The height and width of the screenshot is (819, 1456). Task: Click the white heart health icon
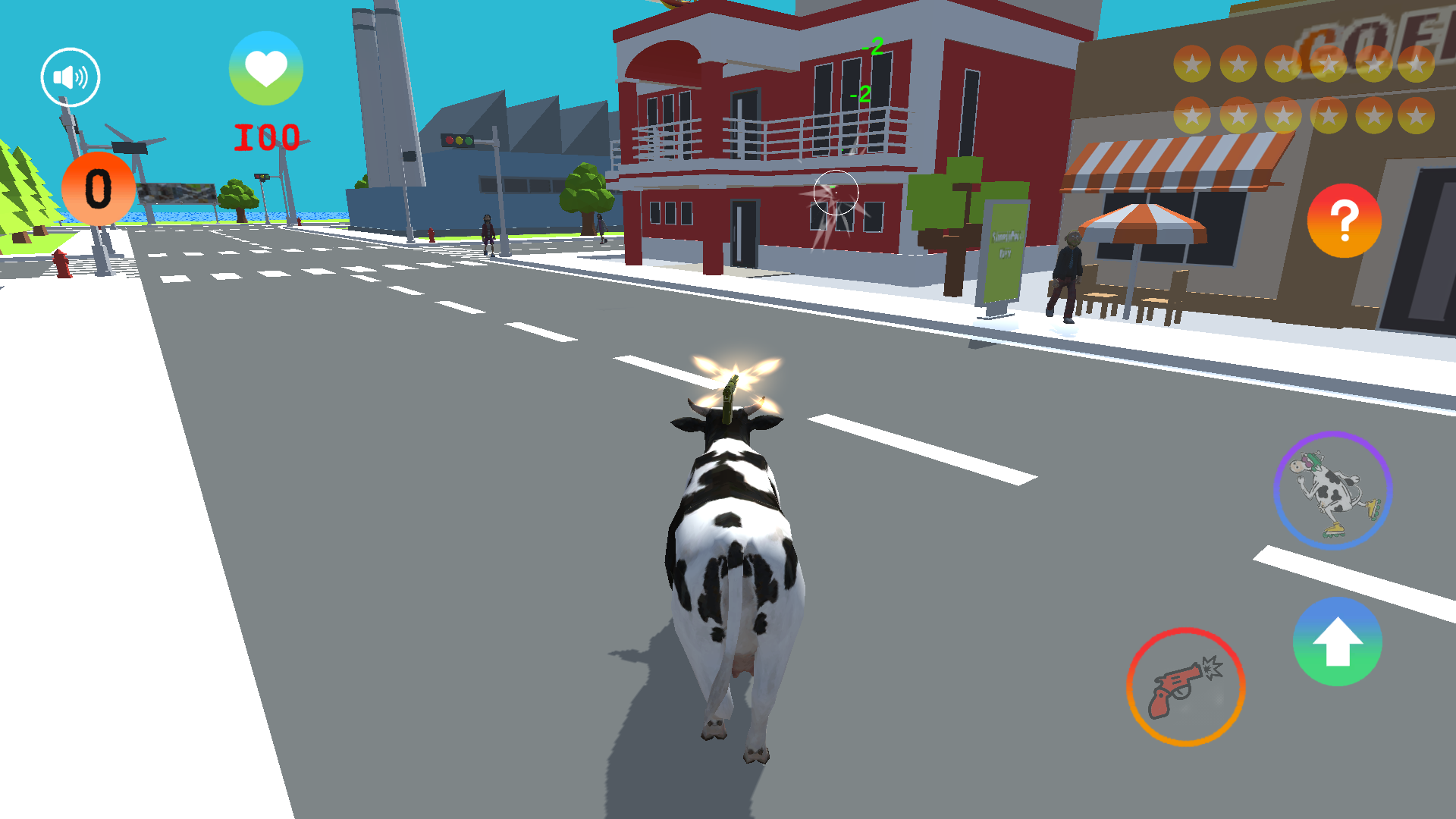point(266,68)
